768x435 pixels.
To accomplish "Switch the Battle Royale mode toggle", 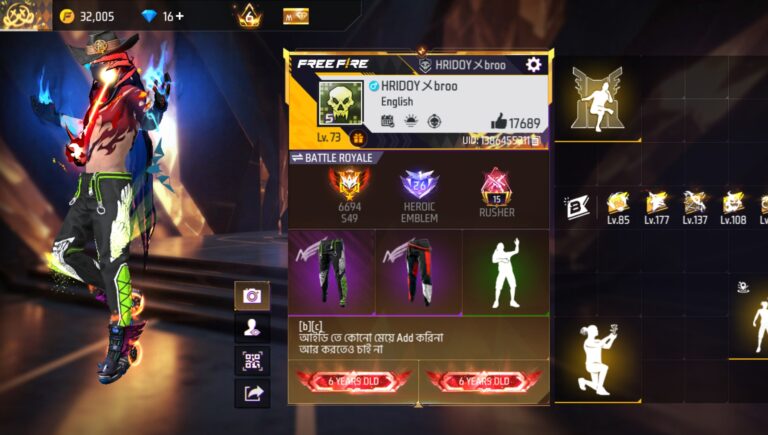I will 297,158.
